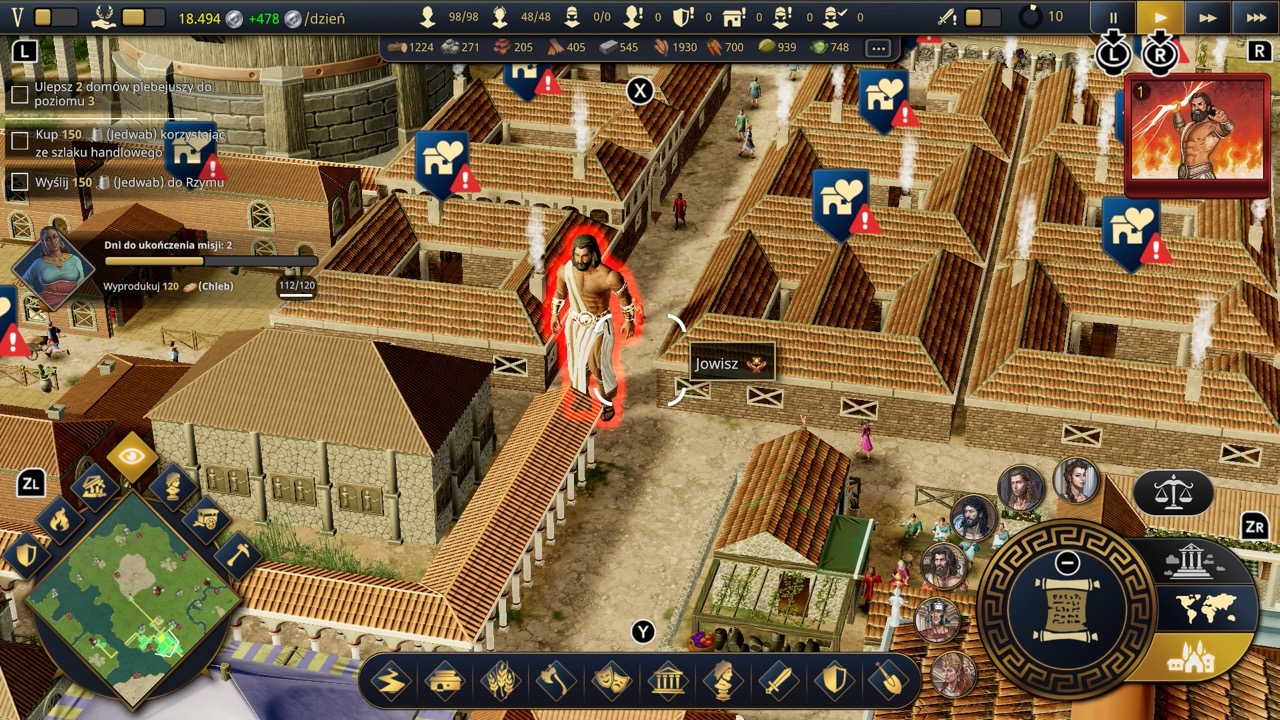Viewport: 1280px width, 720px height.
Task: Open the theater masks entertainment category
Action: pyautogui.click(x=610, y=682)
